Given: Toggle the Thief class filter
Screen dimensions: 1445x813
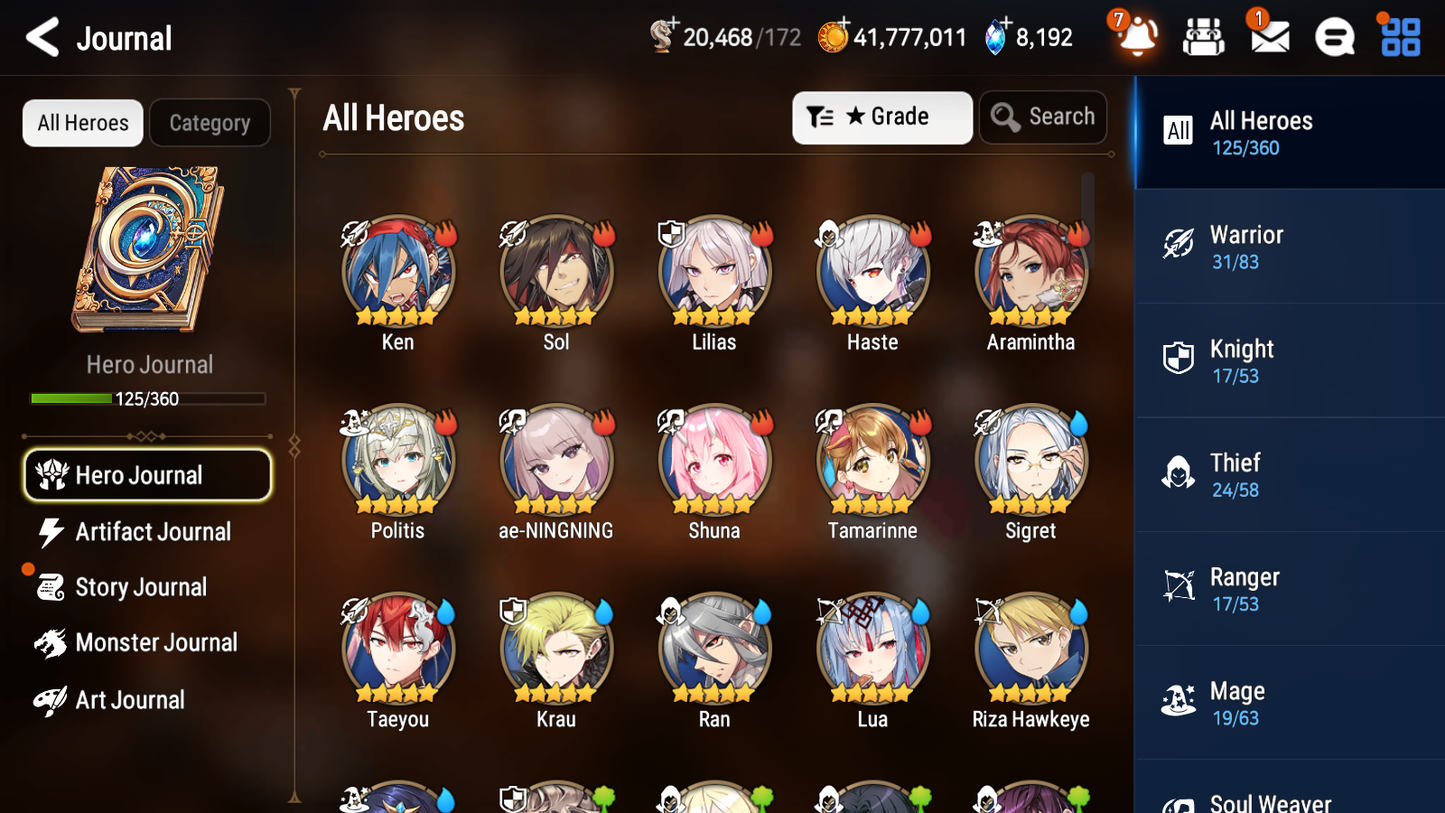Looking at the screenshot, I should point(1289,474).
